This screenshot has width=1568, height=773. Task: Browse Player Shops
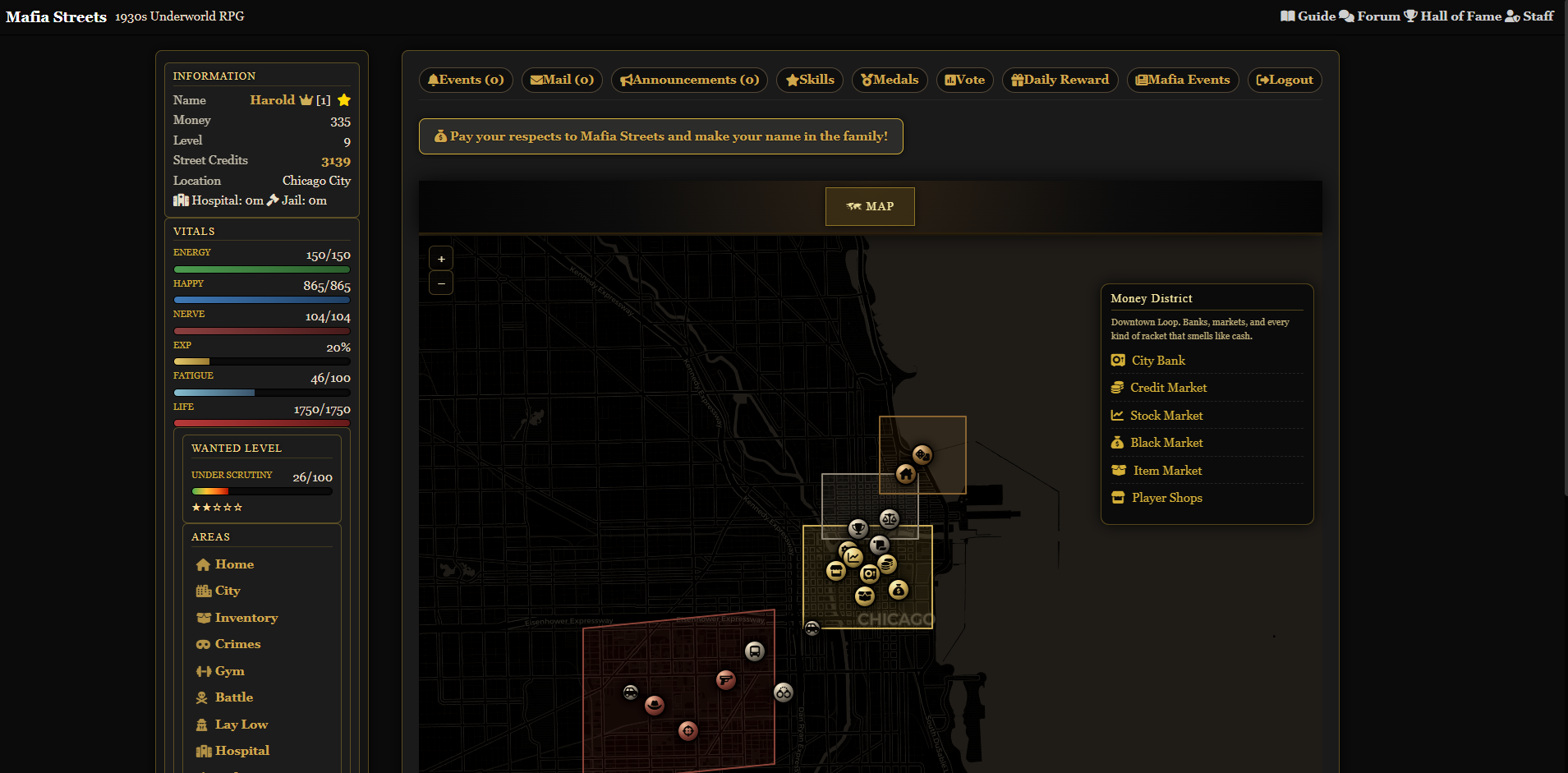pos(1166,498)
